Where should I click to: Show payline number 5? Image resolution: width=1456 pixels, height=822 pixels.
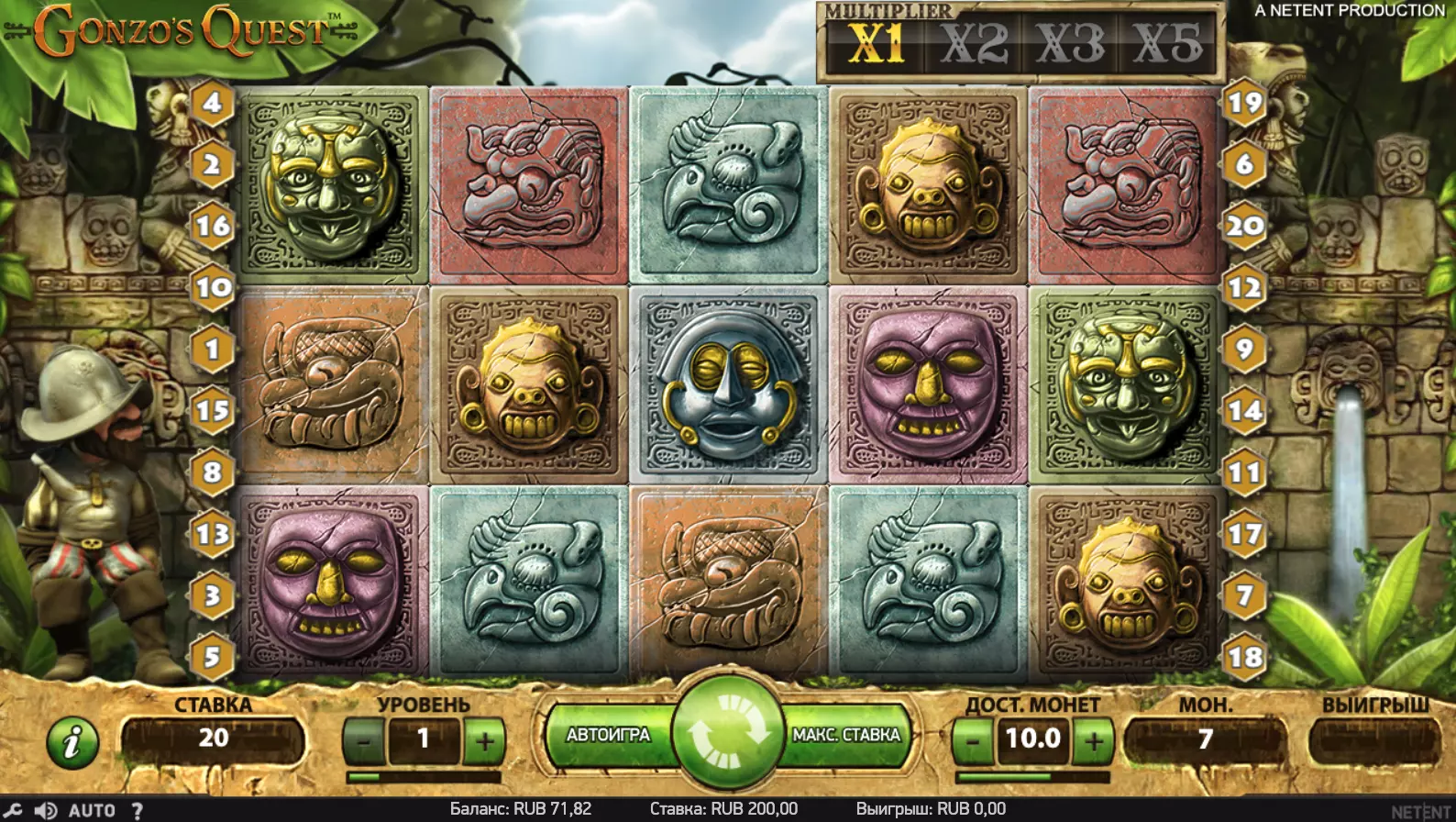212,657
